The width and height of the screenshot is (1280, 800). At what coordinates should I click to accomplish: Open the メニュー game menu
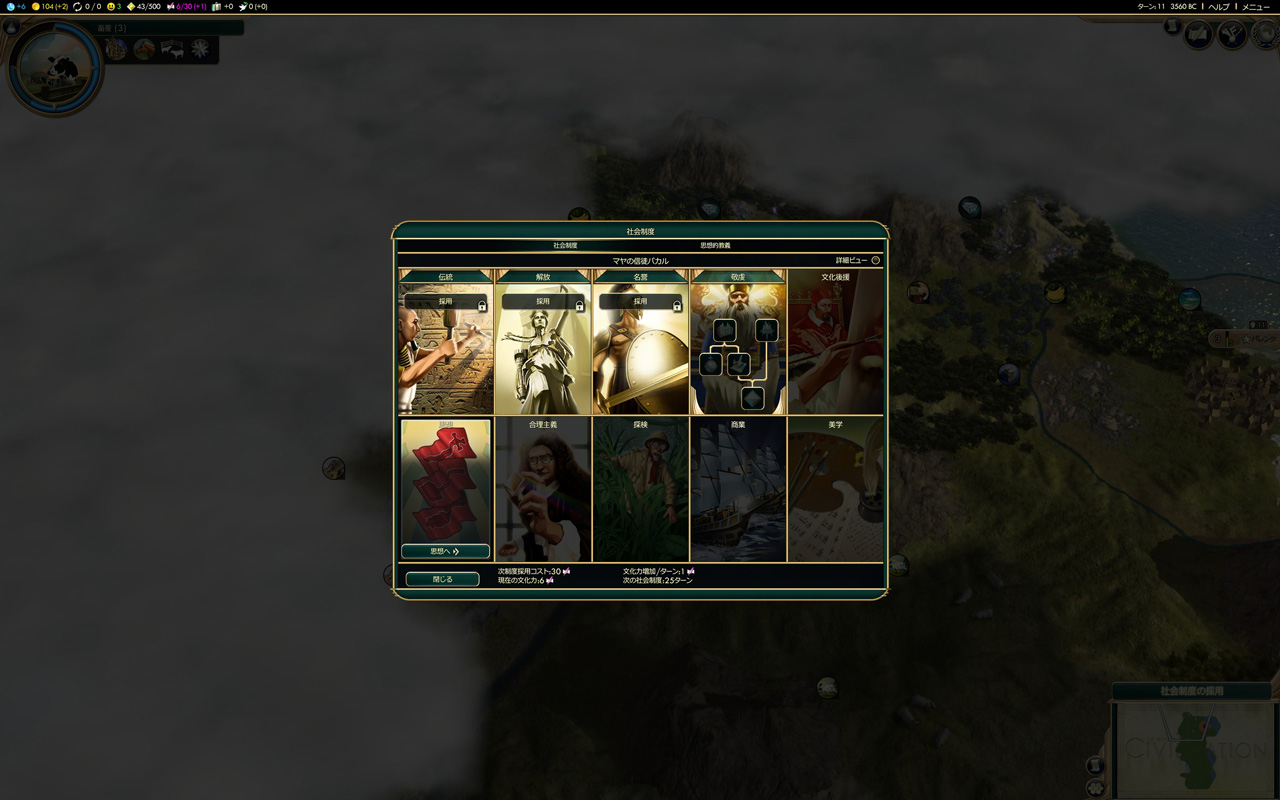click(1255, 7)
